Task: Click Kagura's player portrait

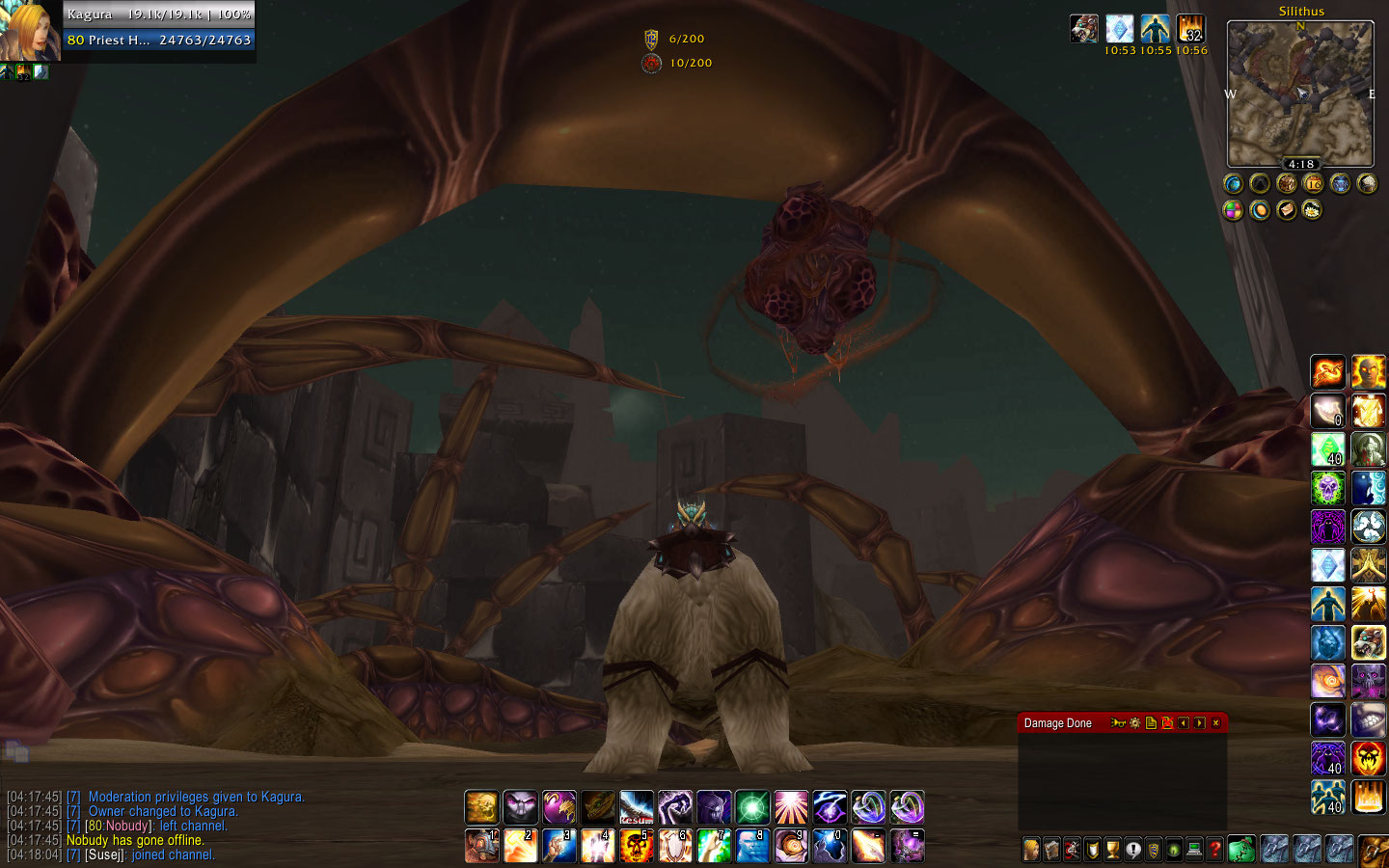Action: tap(31, 31)
